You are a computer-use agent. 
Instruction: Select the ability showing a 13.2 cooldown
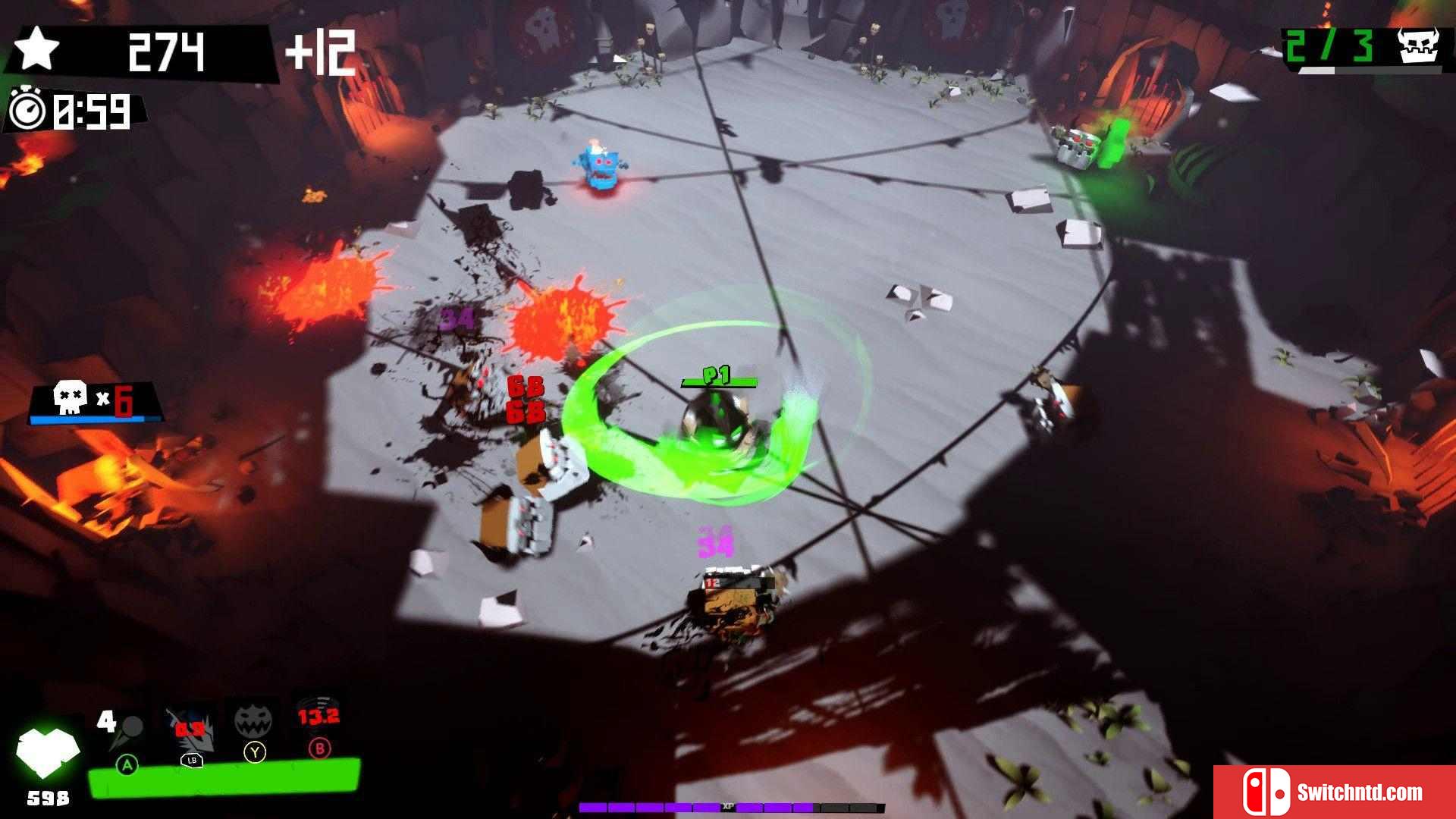tap(318, 717)
